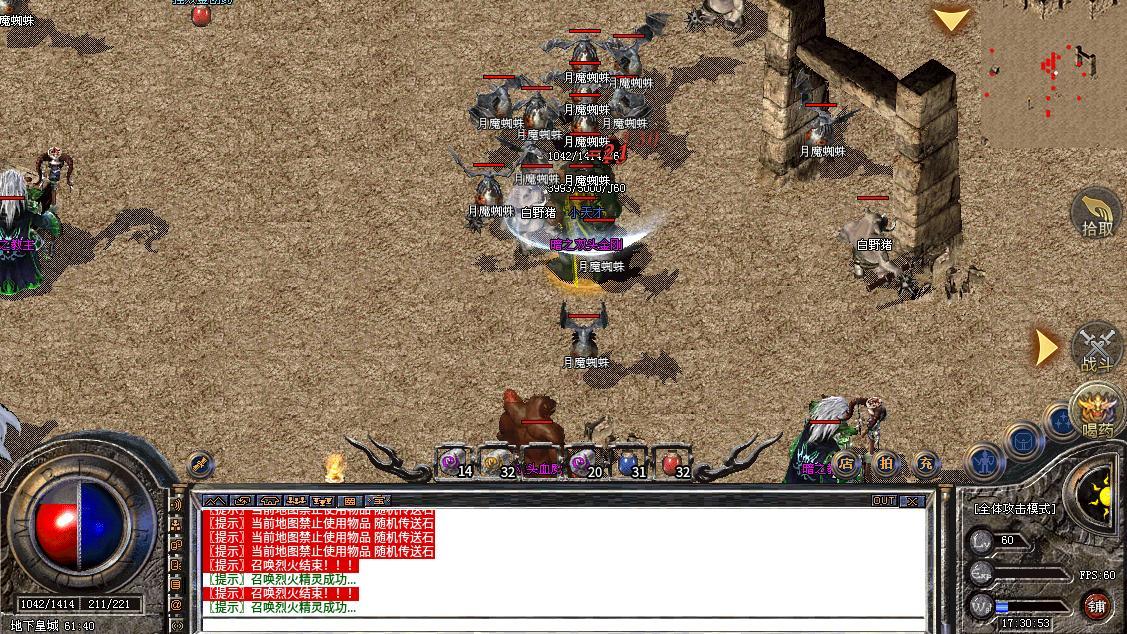Open the 店 shop button
This screenshot has height=634, width=1127.
coord(846,463)
